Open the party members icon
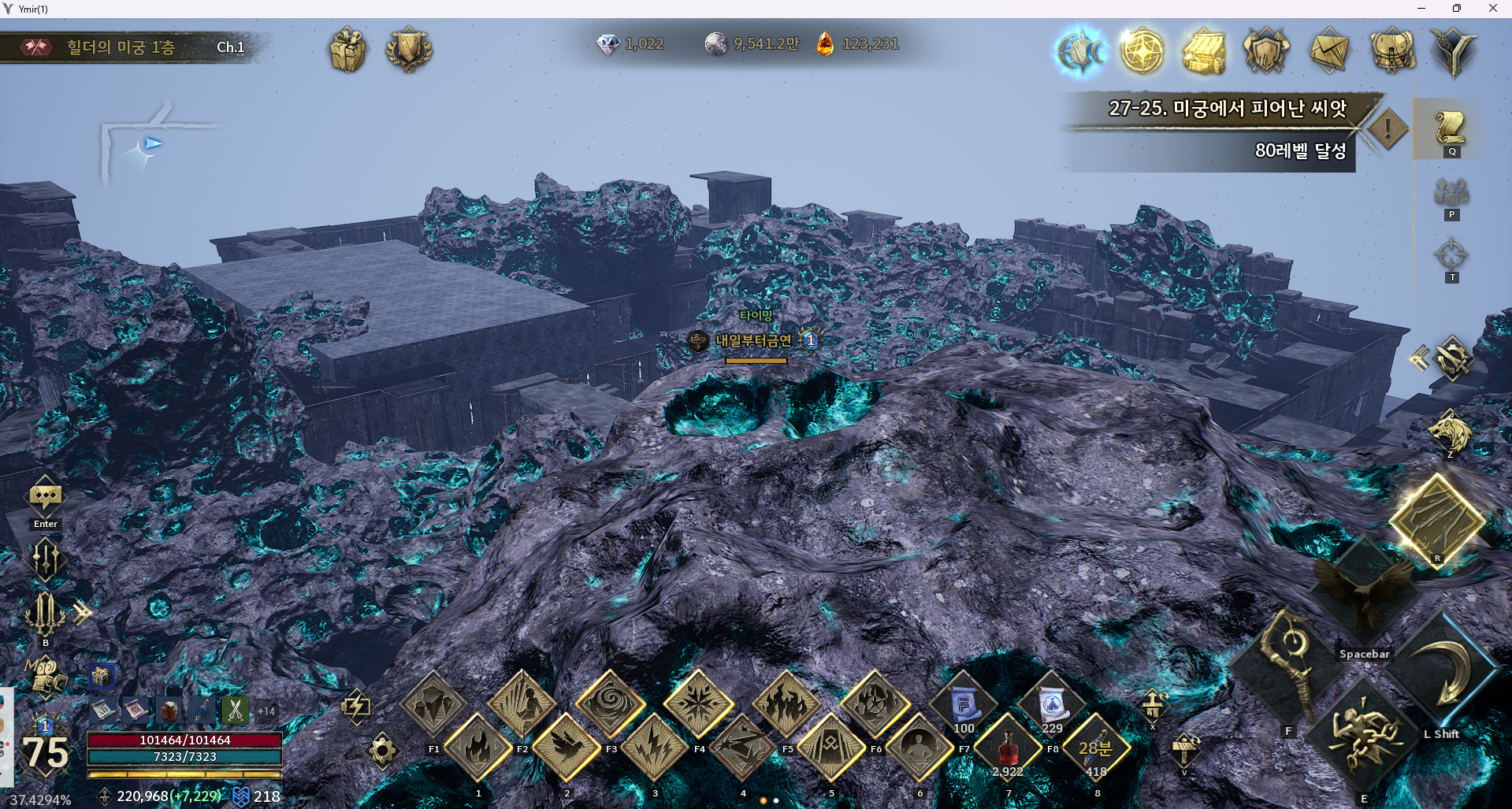The image size is (1512, 809). pyautogui.click(x=1451, y=192)
